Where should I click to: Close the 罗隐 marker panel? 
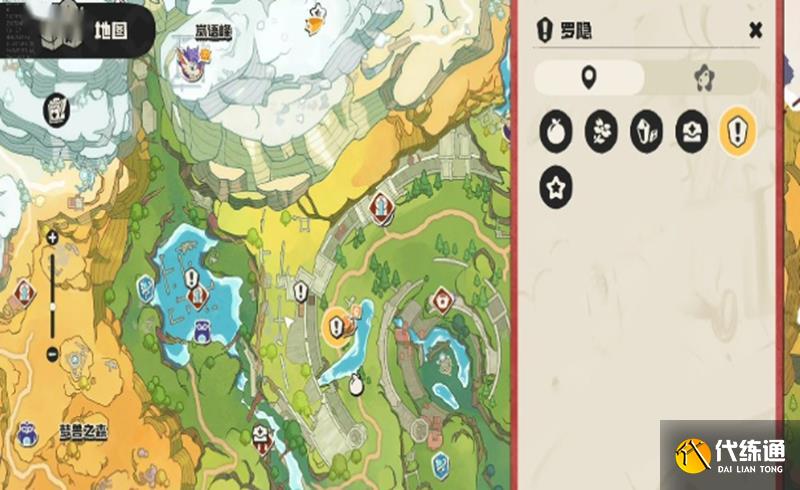click(x=755, y=30)
